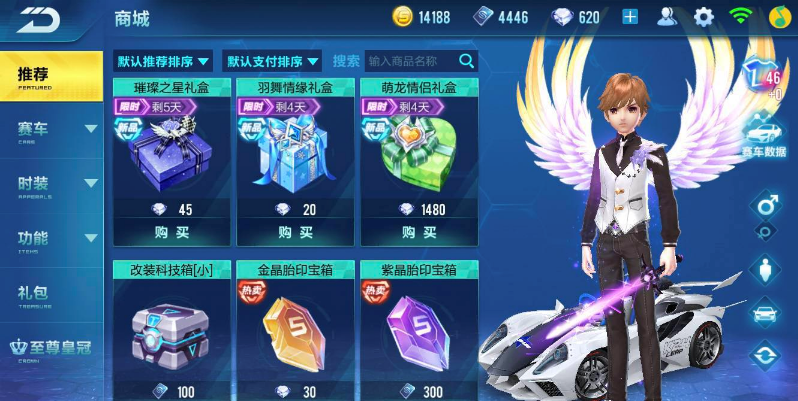Open the friends profile icon

[x=667, y=17]
